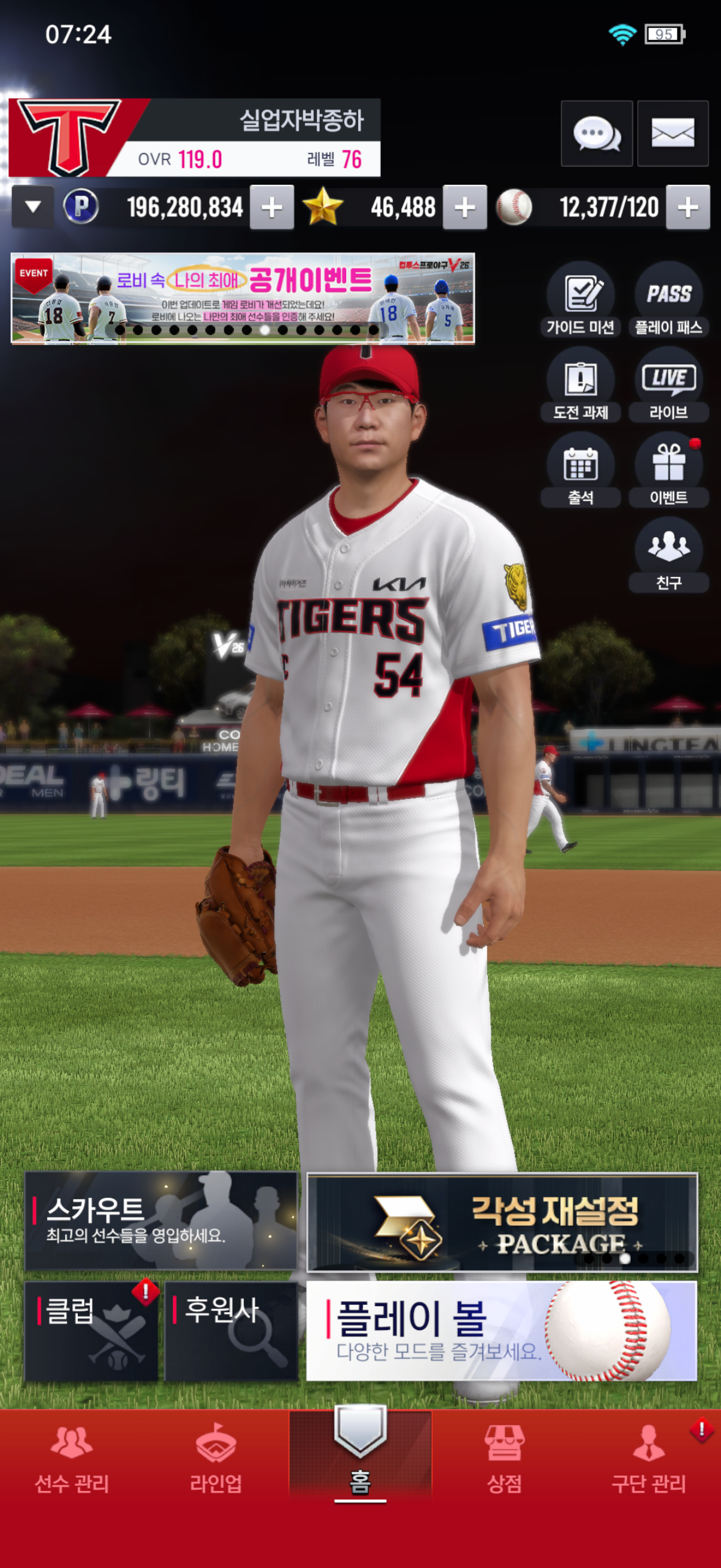Tap 플레이 볼 to play modes
721x1568 pixels.
click(x=502, y=1331)
